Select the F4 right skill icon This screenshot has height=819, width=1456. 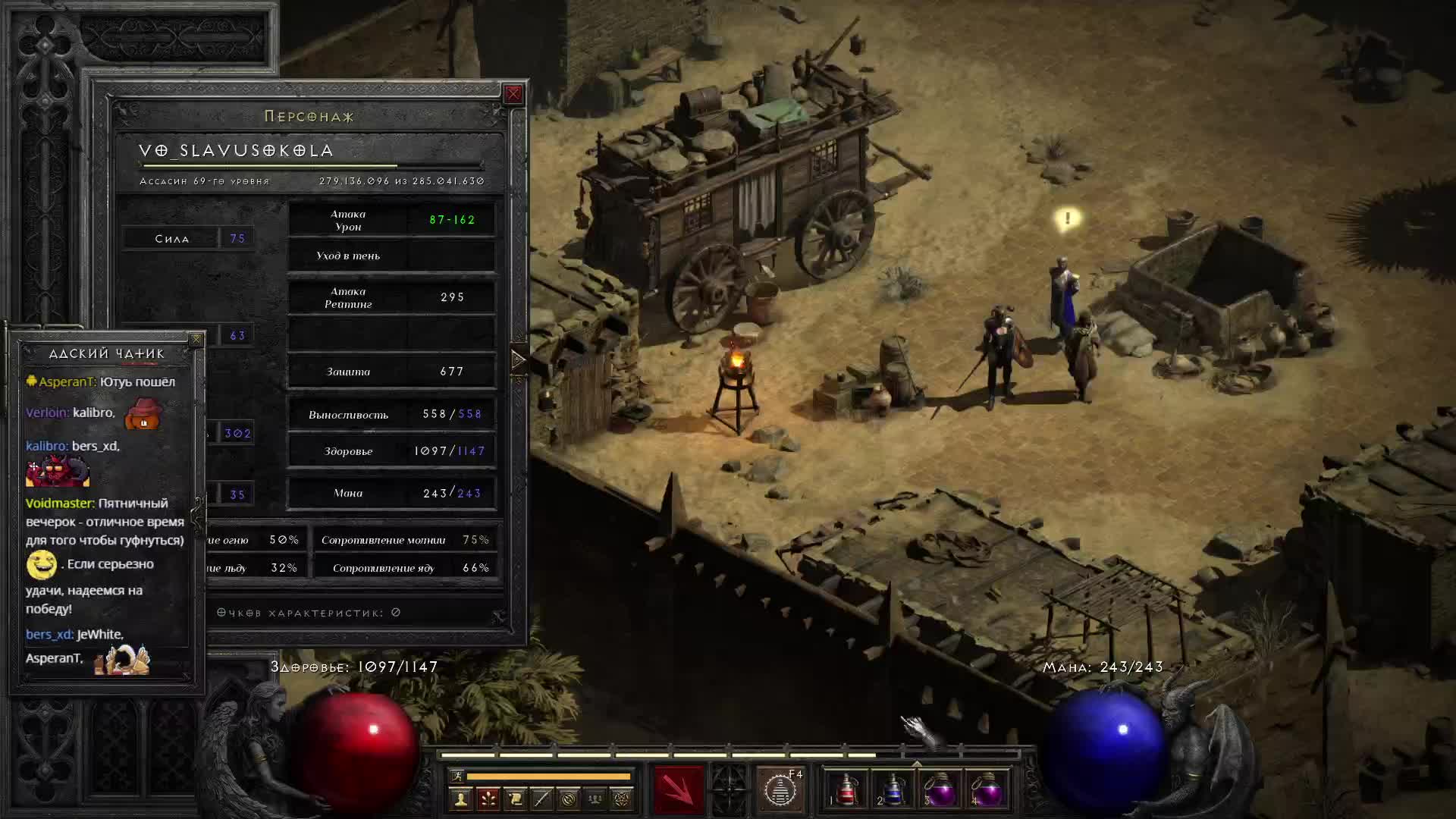(780, 790)
